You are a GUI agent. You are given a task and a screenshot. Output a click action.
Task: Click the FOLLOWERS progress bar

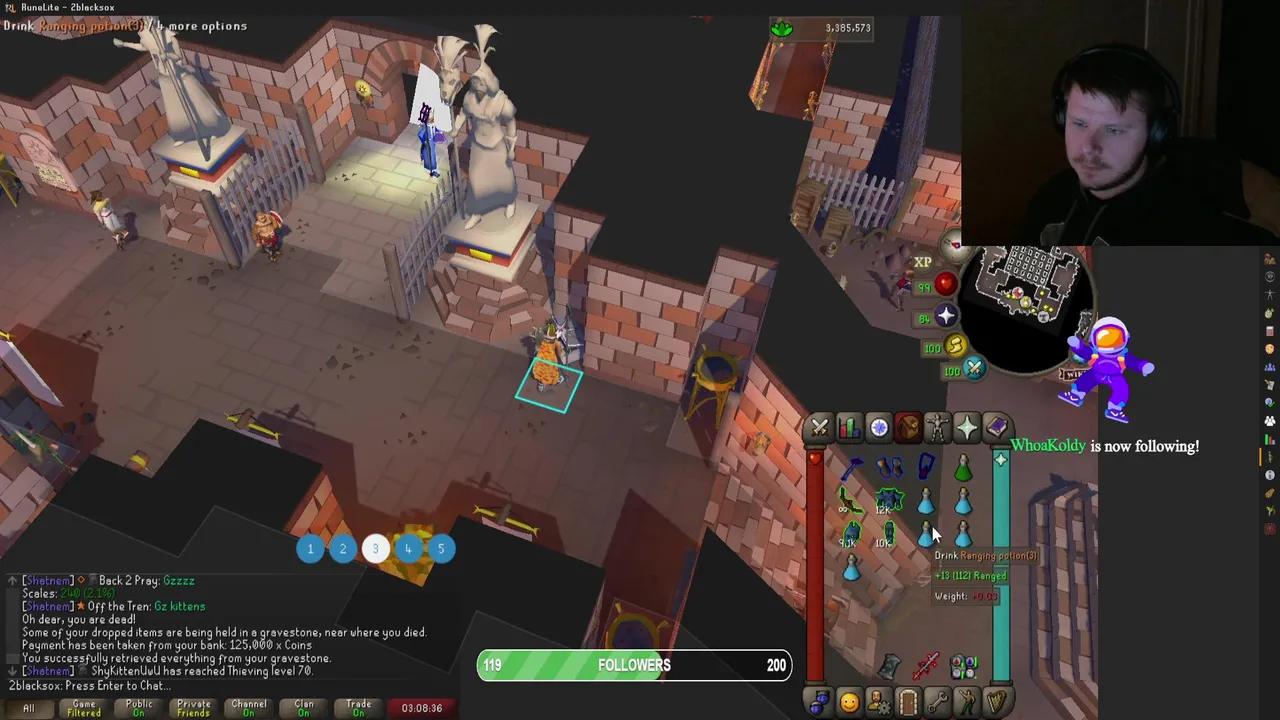coord(634,665)
